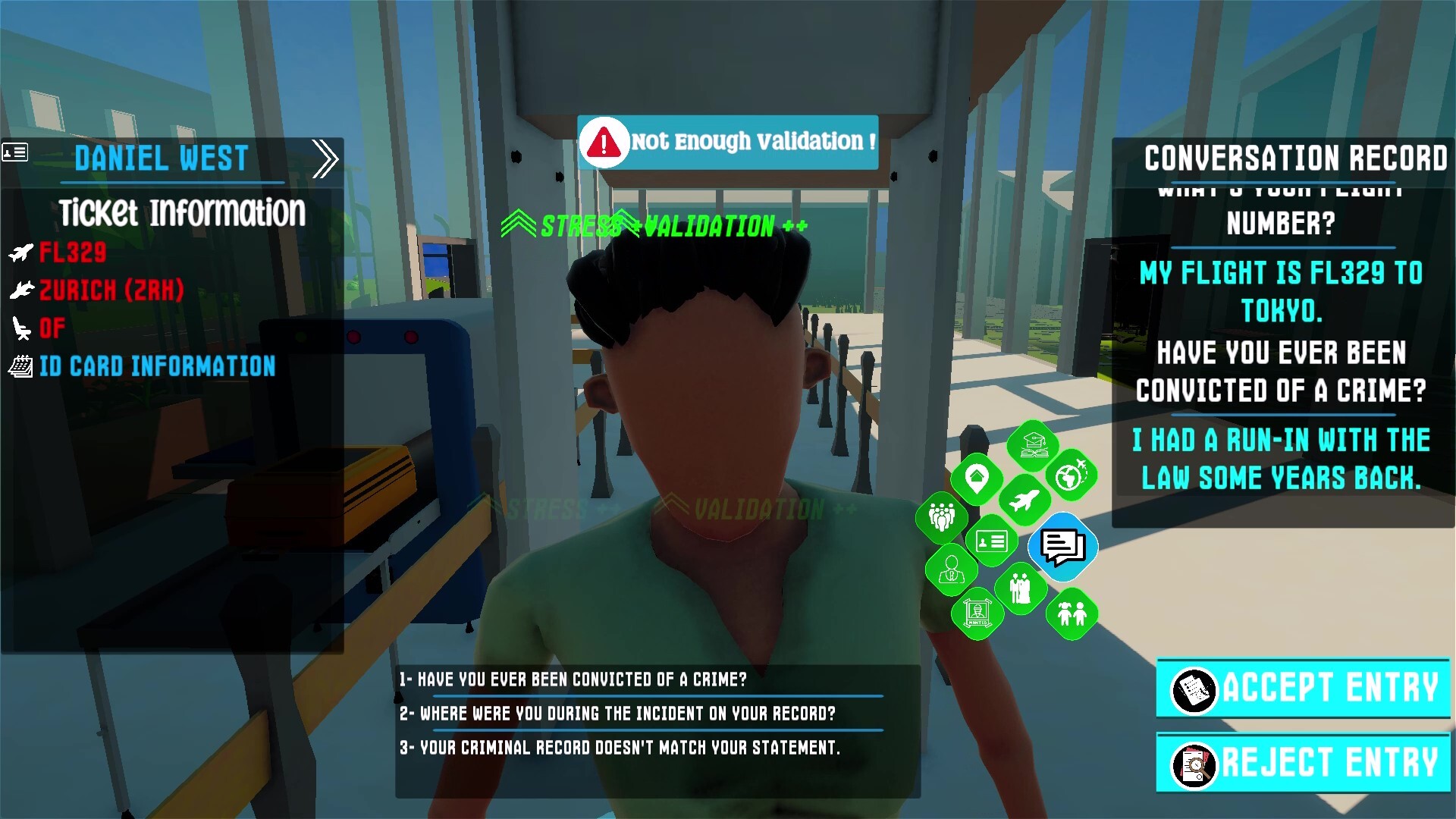Select the education background icon

1032,446
